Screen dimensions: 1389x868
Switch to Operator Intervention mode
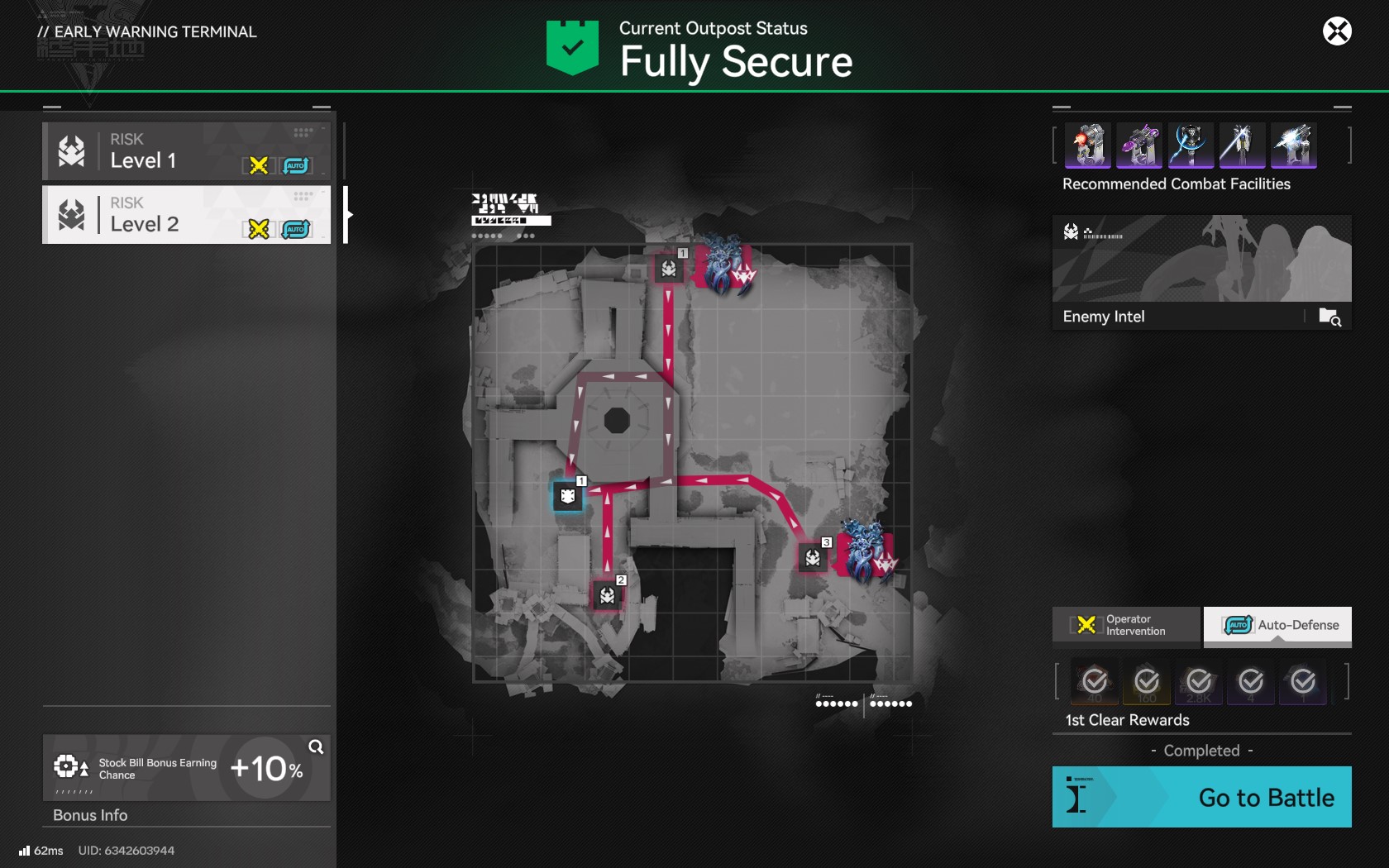tap(1125, 625)
